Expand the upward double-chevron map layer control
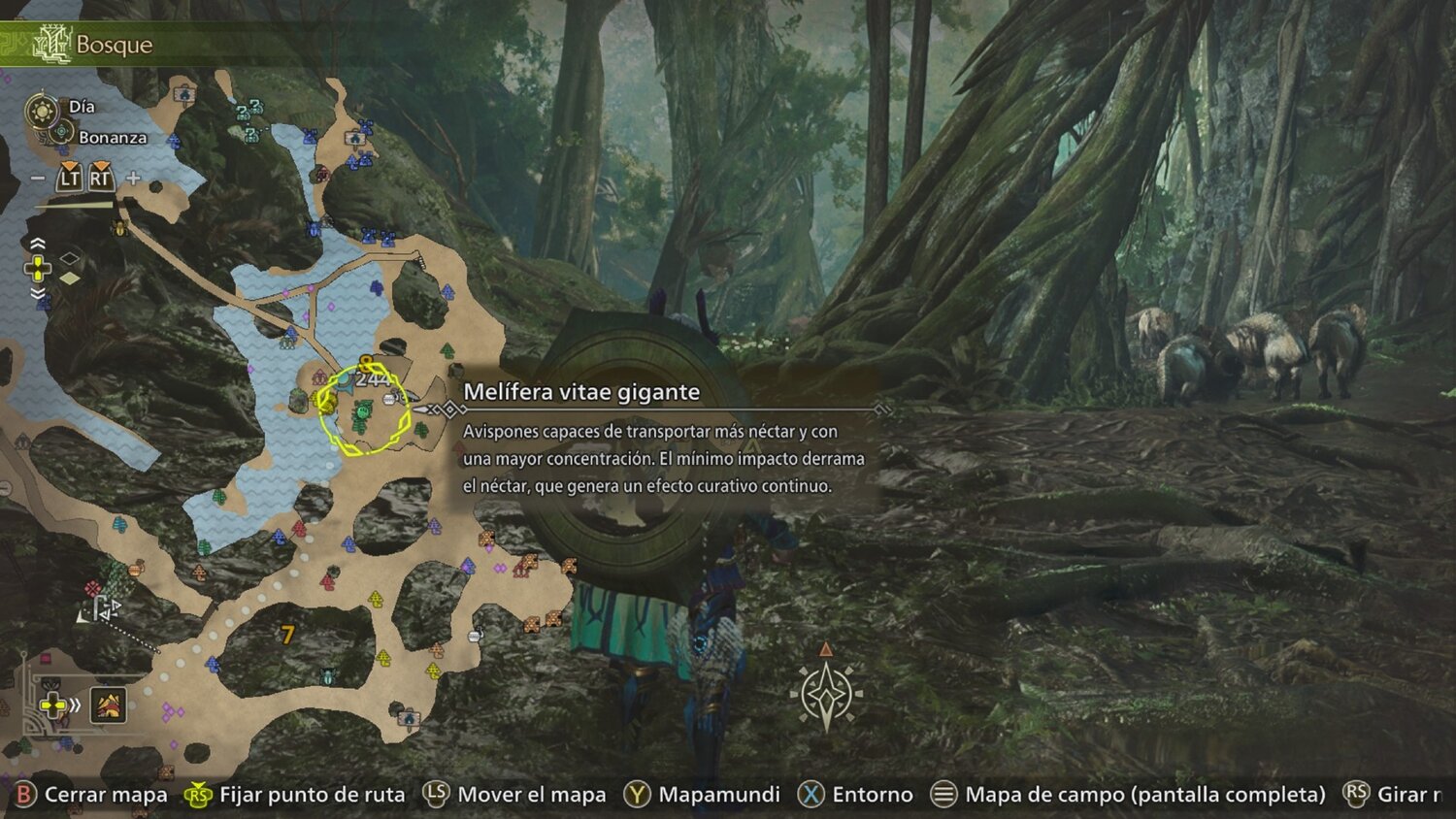 click(x=37, y=244)
